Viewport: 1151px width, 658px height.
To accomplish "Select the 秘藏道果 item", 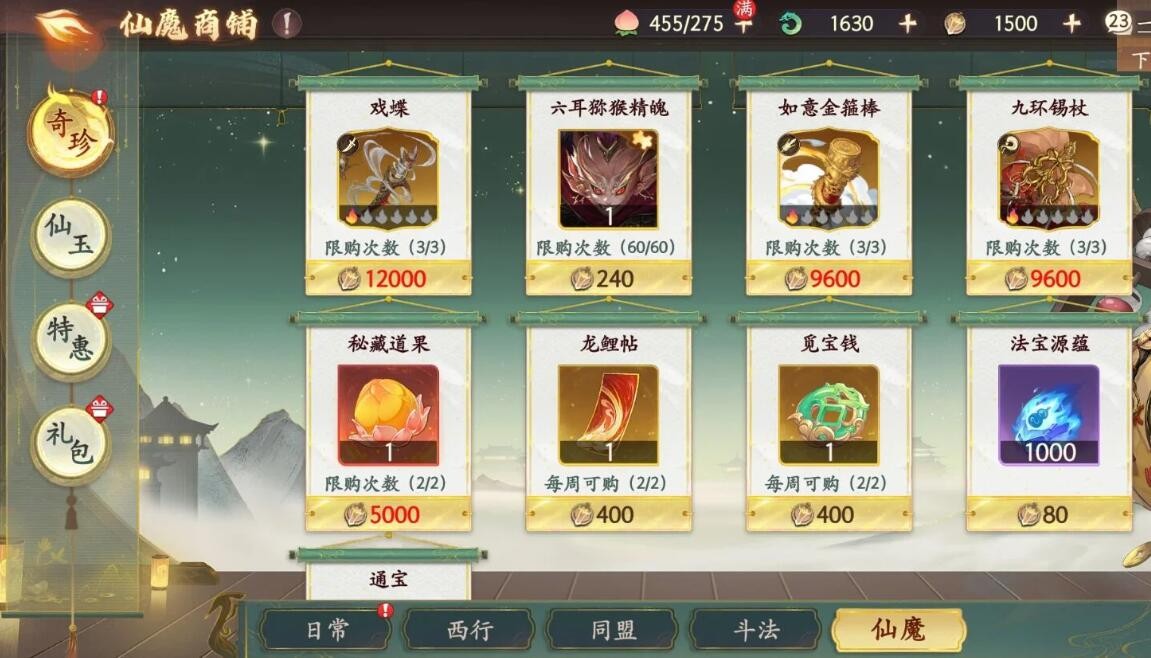I will point(388,415).
